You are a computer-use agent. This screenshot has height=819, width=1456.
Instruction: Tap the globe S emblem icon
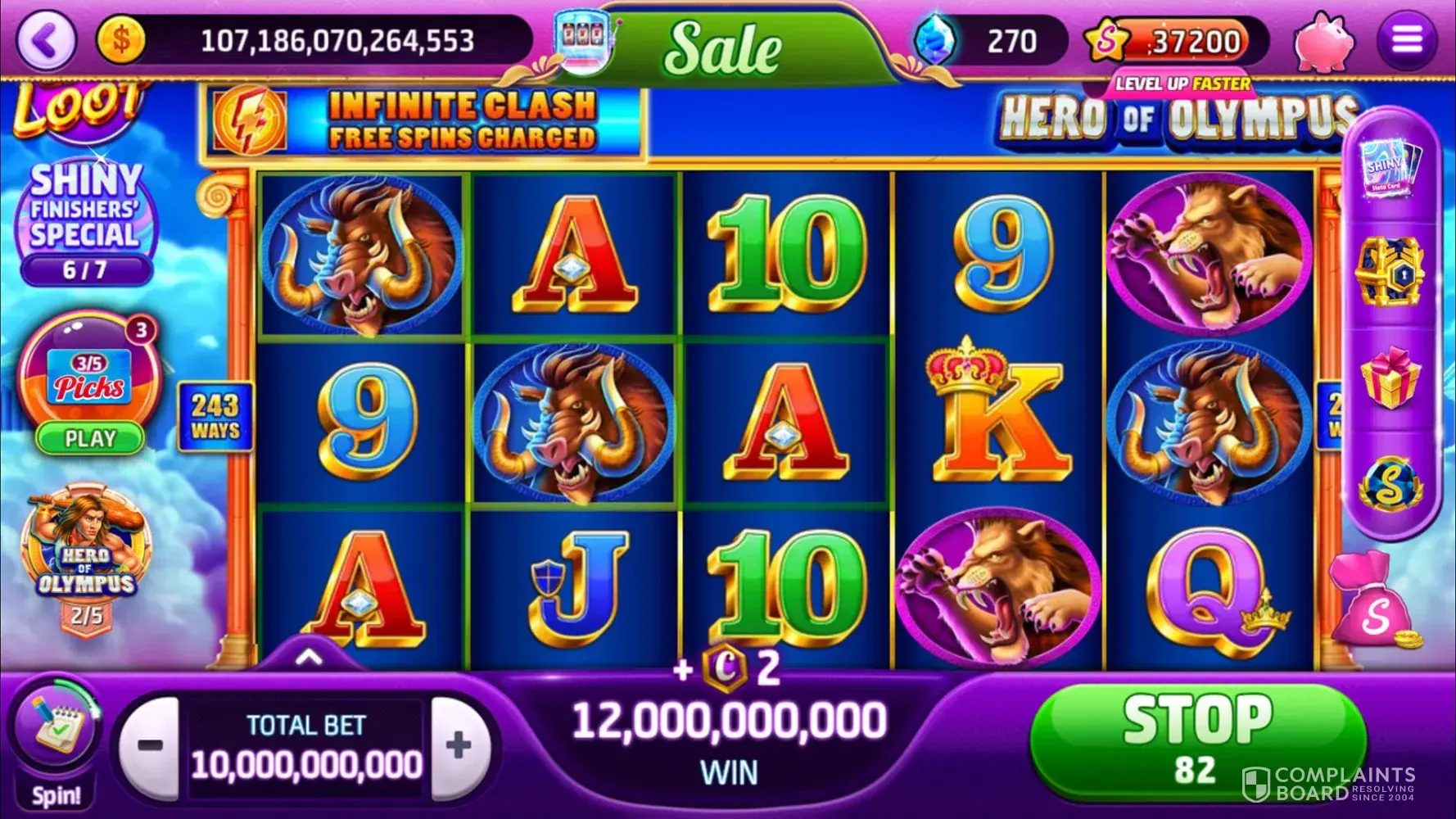click(x=1389, y=485)
